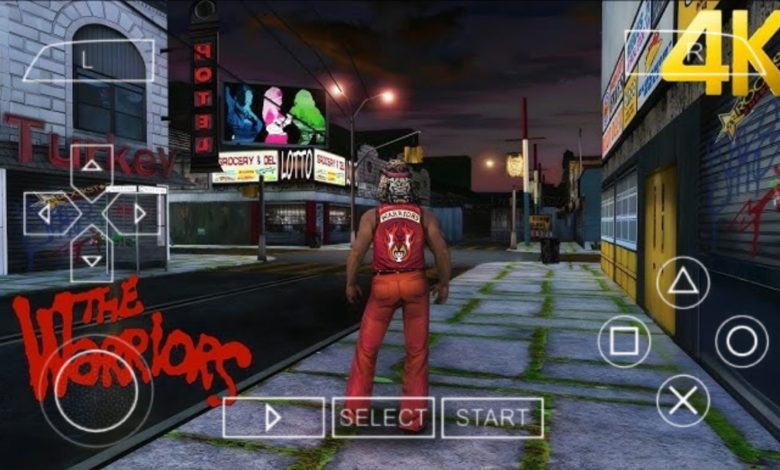Viewport: 780px width, 470px height.
Task: Tap the circle action button
Action: tap(742, 342)
